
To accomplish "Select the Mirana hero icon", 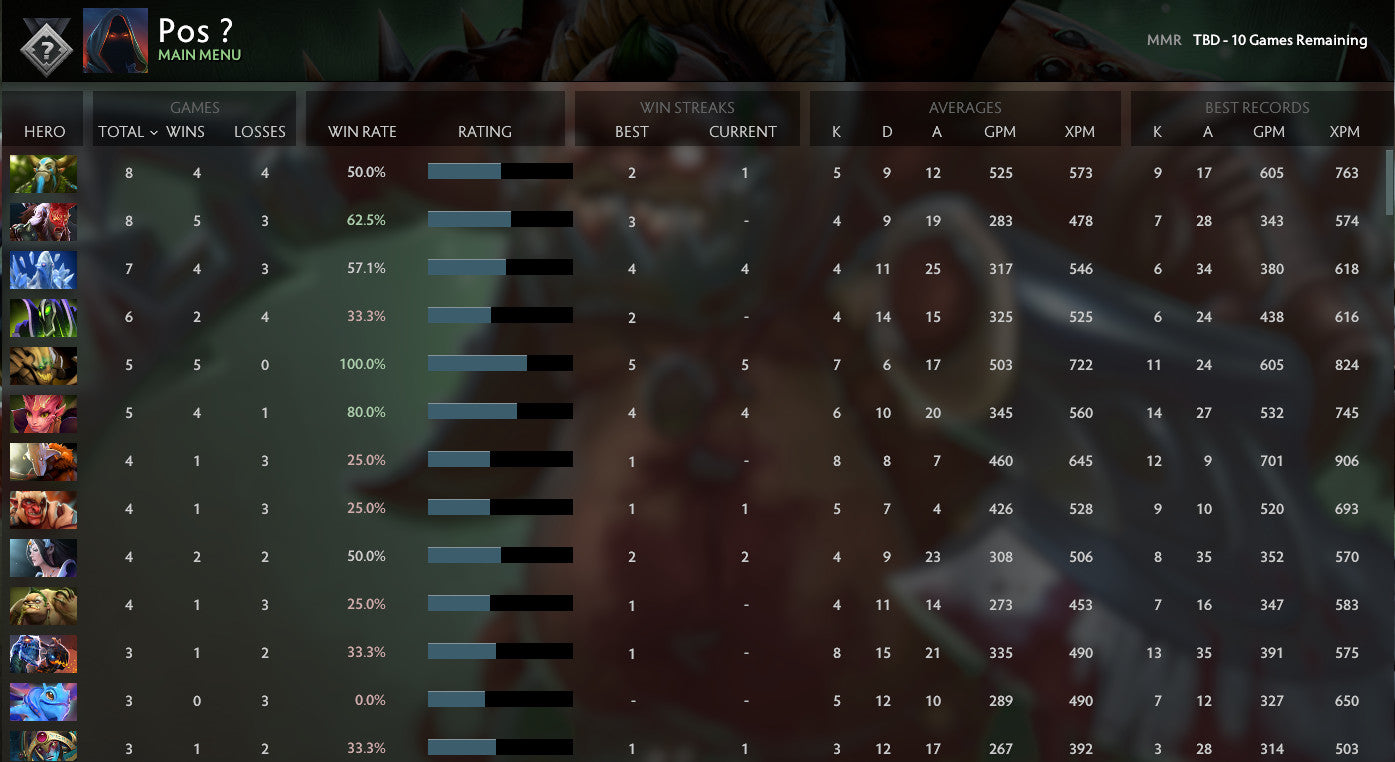I will click(x=43, y=556).
